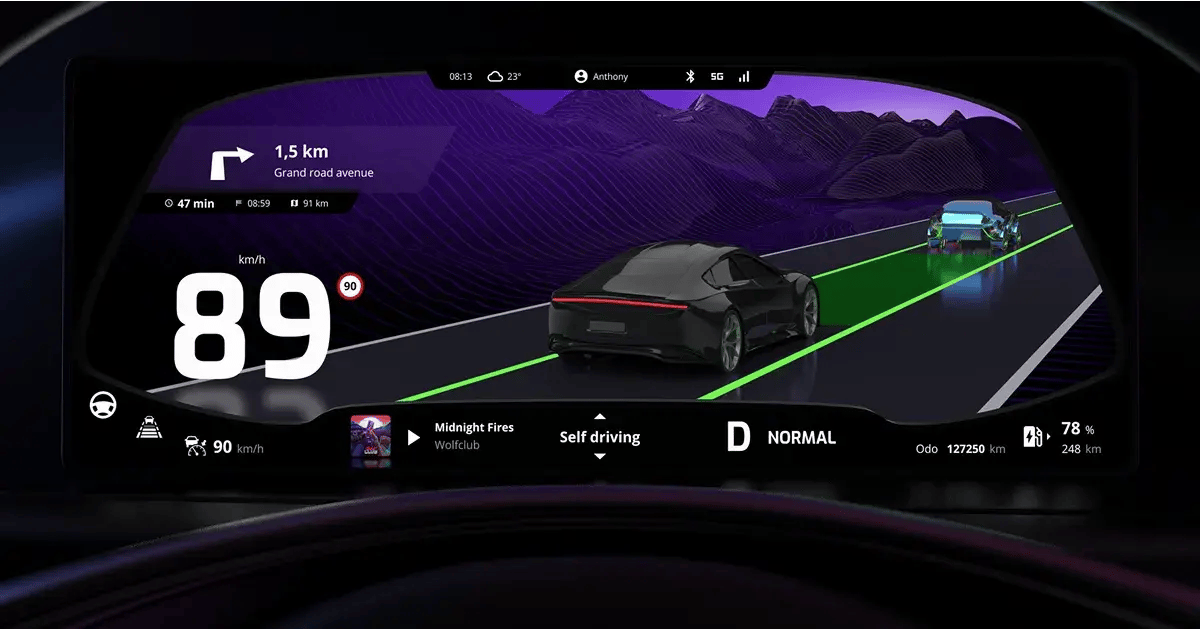Select the NORMAL drive mode label

801,437
